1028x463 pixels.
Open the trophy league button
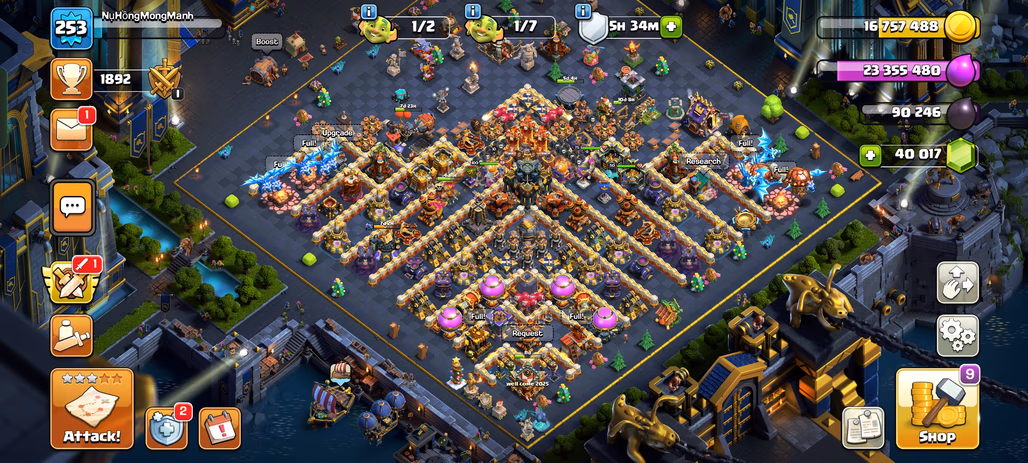pos(71,78)
